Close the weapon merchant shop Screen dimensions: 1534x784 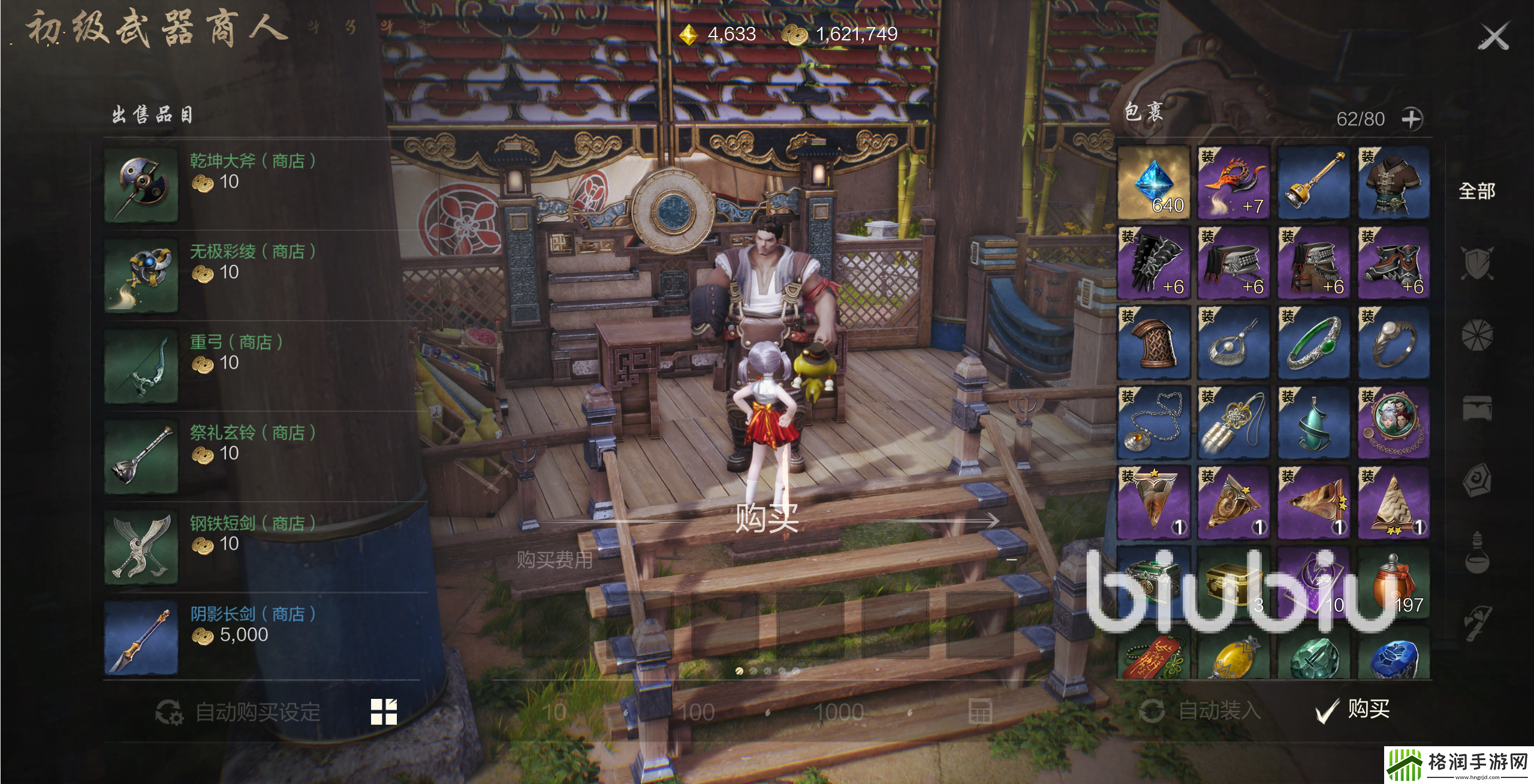pos(1493,38)
